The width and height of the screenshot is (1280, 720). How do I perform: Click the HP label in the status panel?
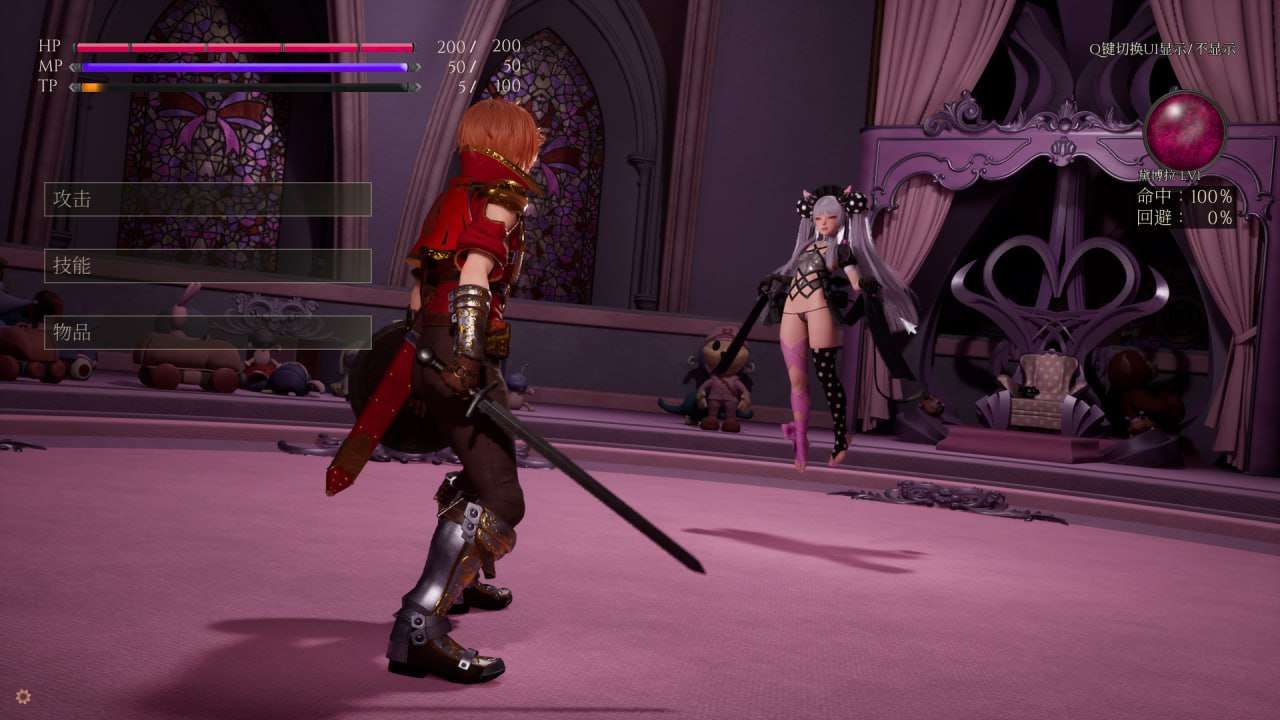48,46
